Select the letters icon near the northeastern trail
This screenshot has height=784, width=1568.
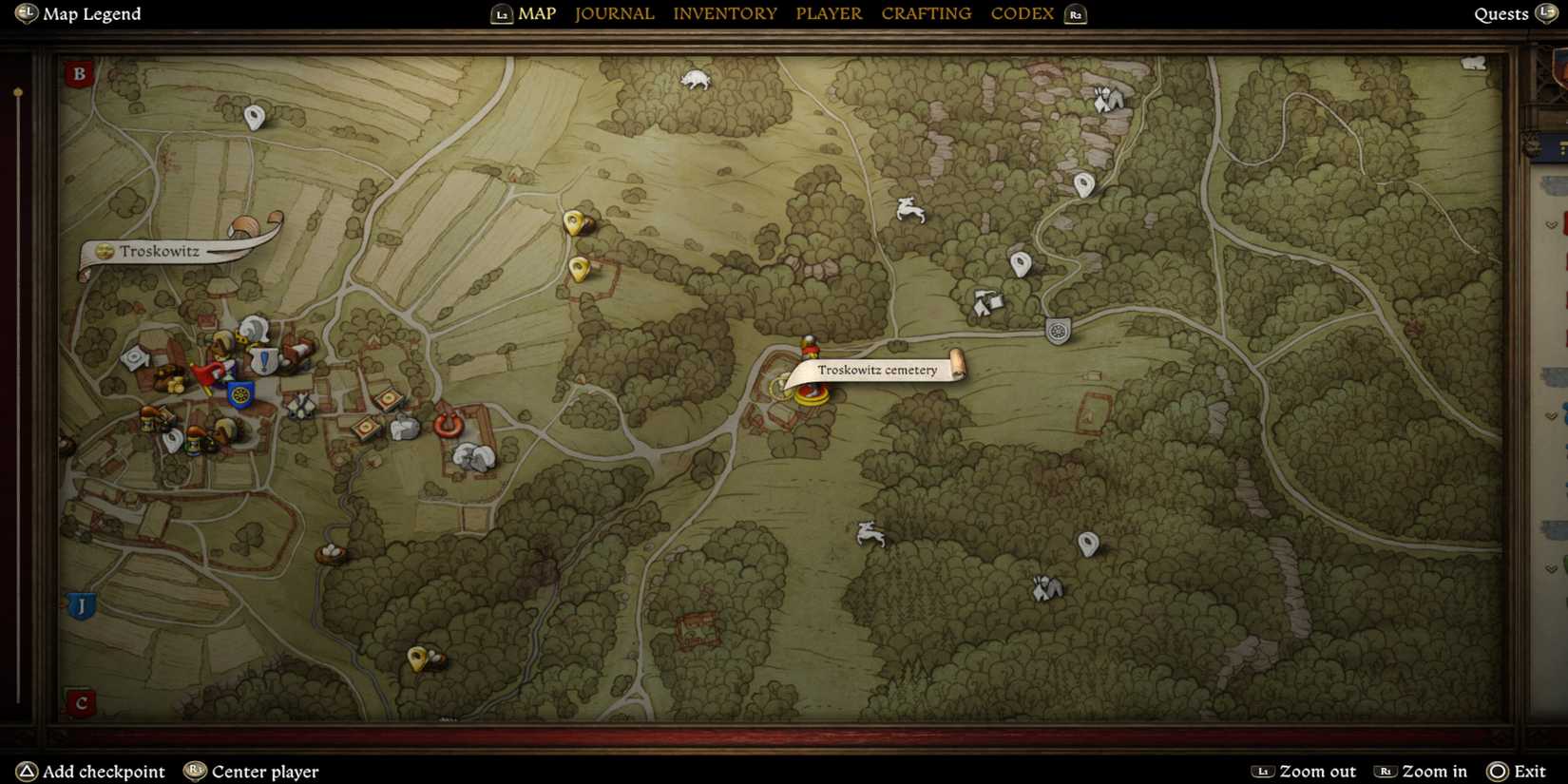[988, 303]
